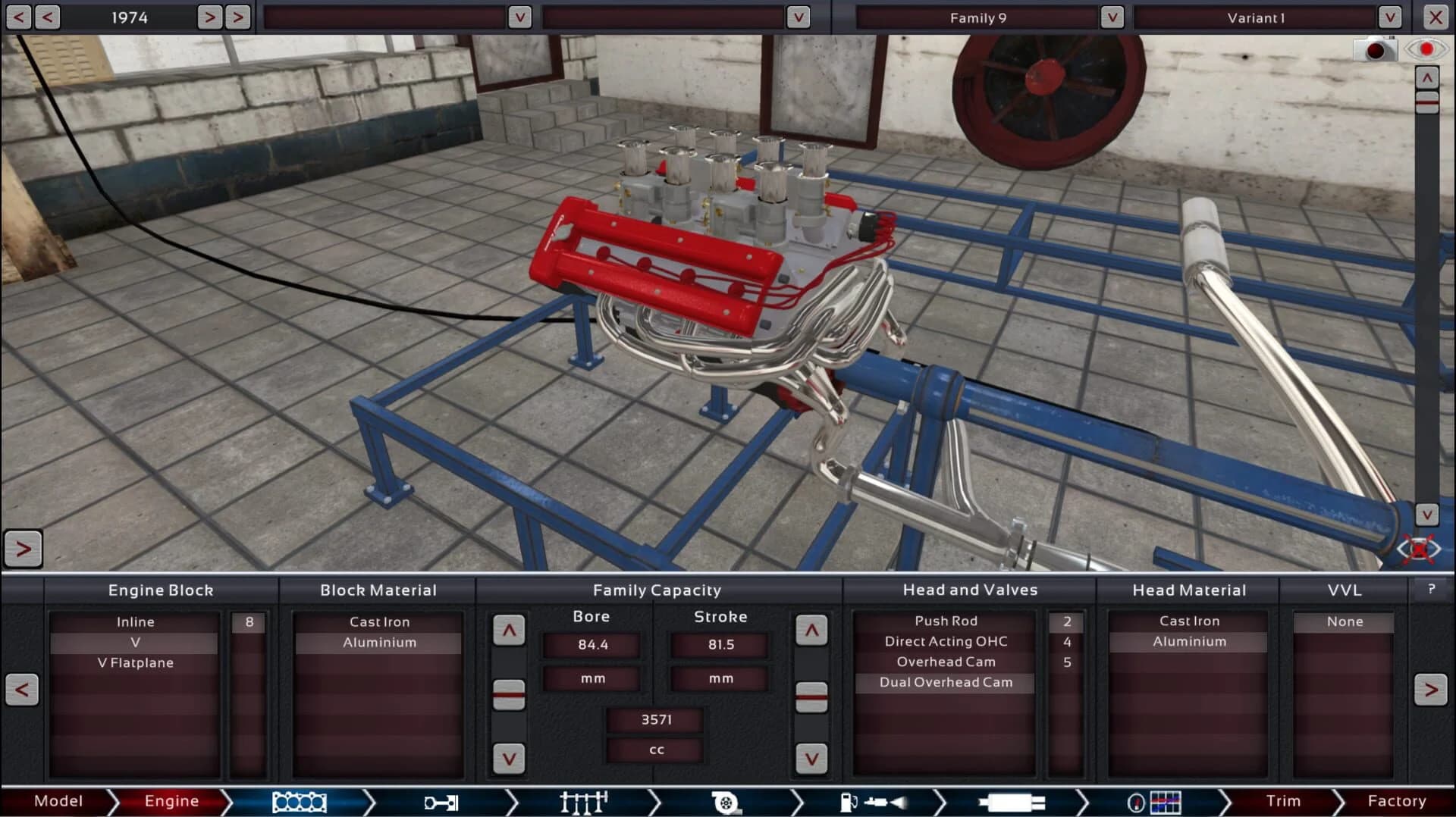Open the Variant 1 dropdown

click(1390, 17)
